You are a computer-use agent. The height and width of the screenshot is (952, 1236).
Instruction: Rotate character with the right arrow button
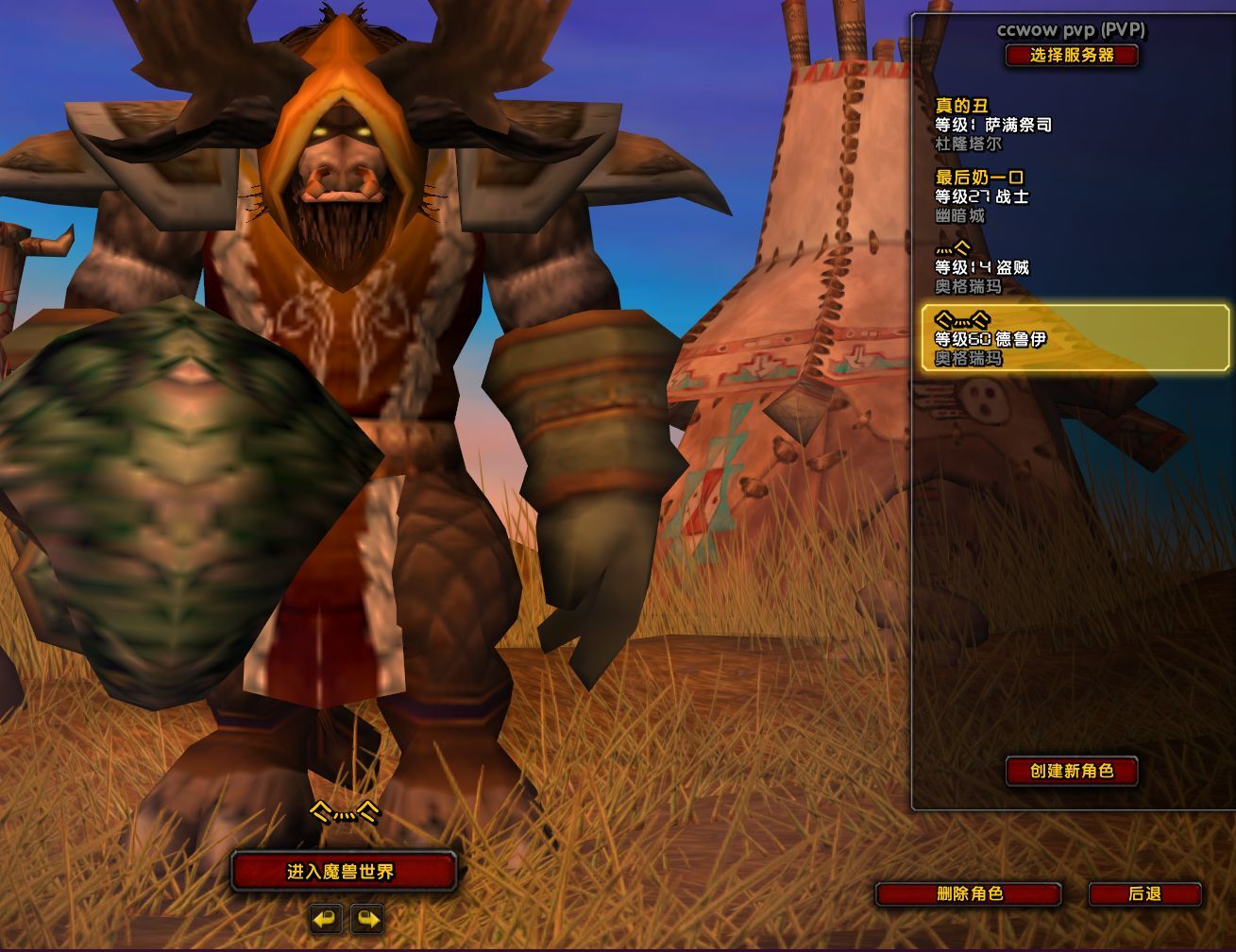[x=367, y=918]
